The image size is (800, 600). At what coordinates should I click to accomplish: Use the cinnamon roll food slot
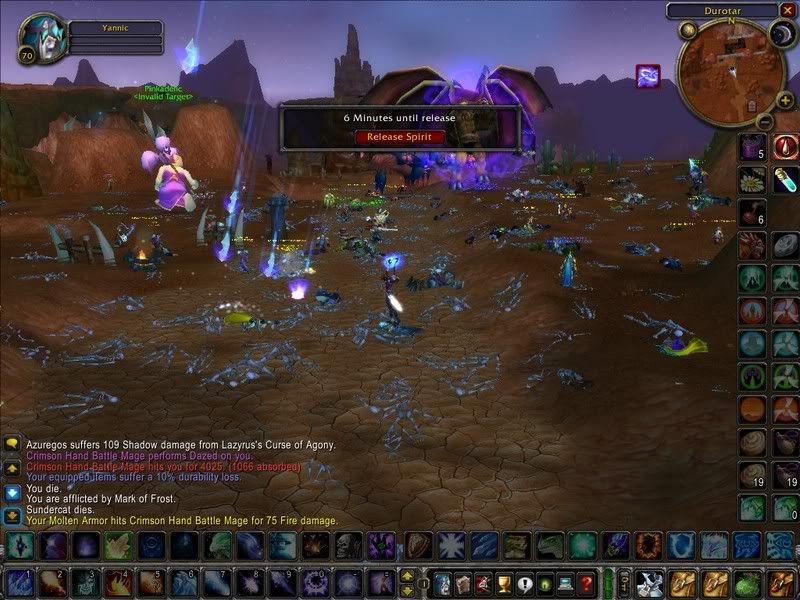[752, 442]
